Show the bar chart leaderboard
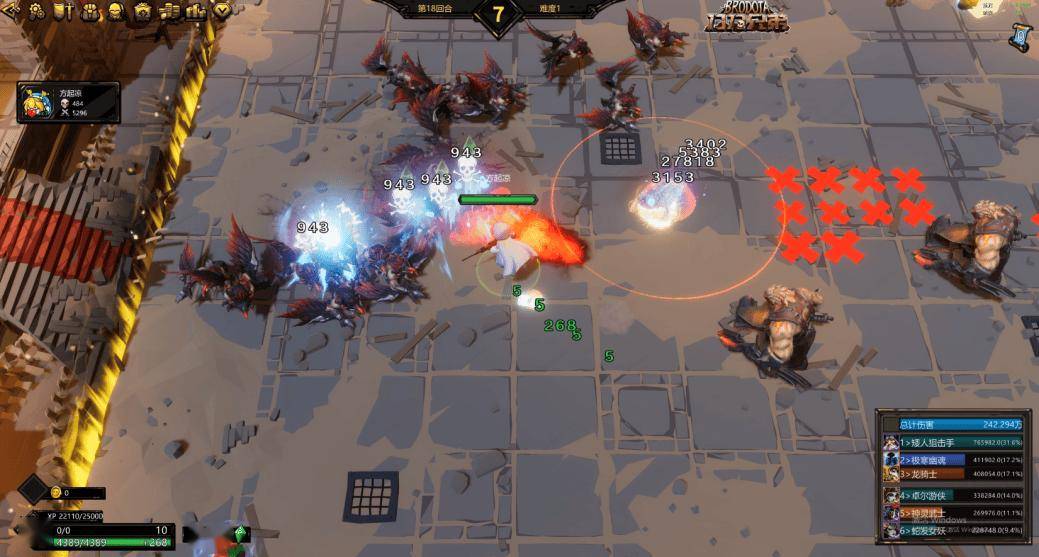This screenshot has height=557, width=1039. tap(194, 11)
